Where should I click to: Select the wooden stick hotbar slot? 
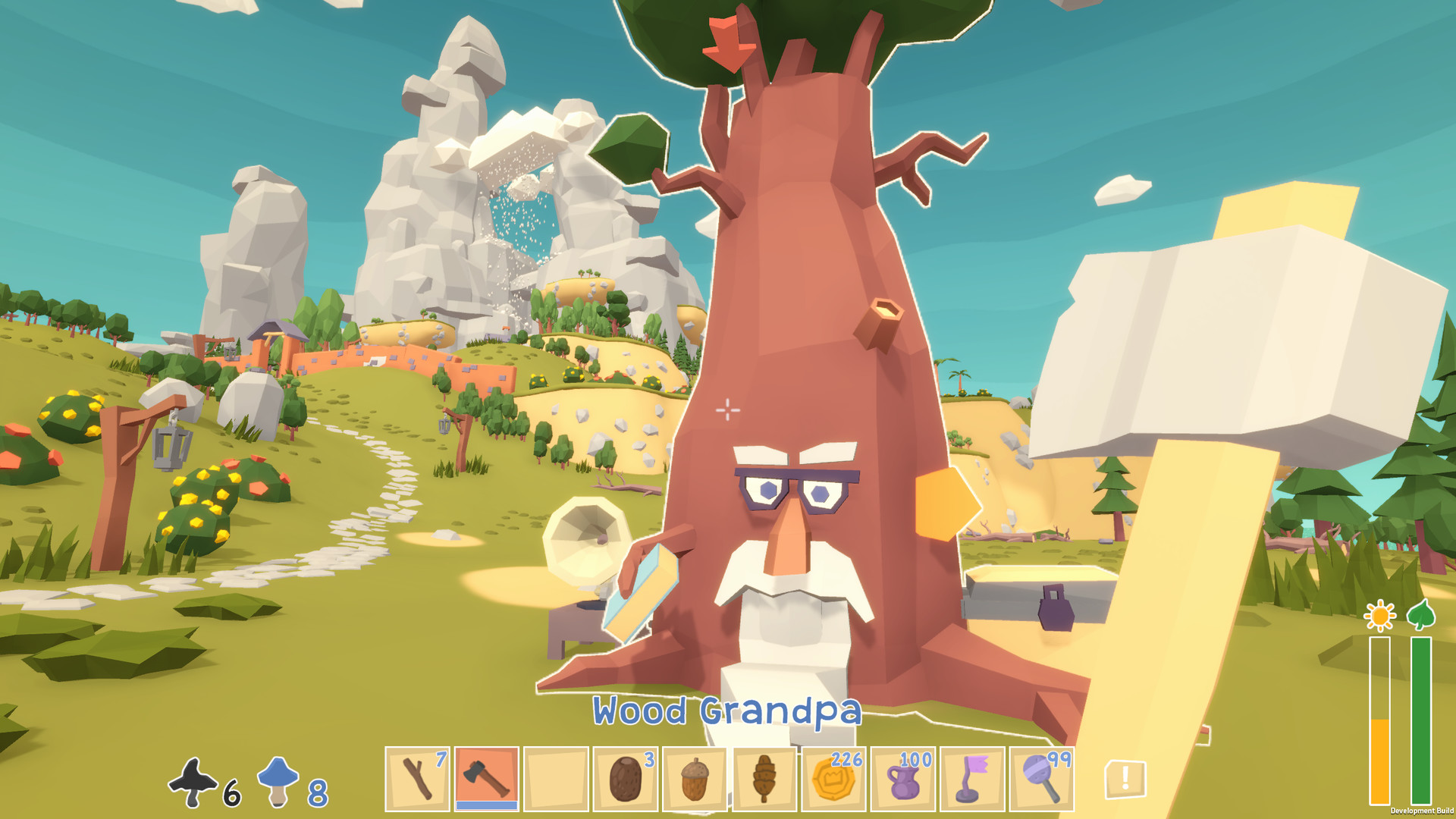417,779
